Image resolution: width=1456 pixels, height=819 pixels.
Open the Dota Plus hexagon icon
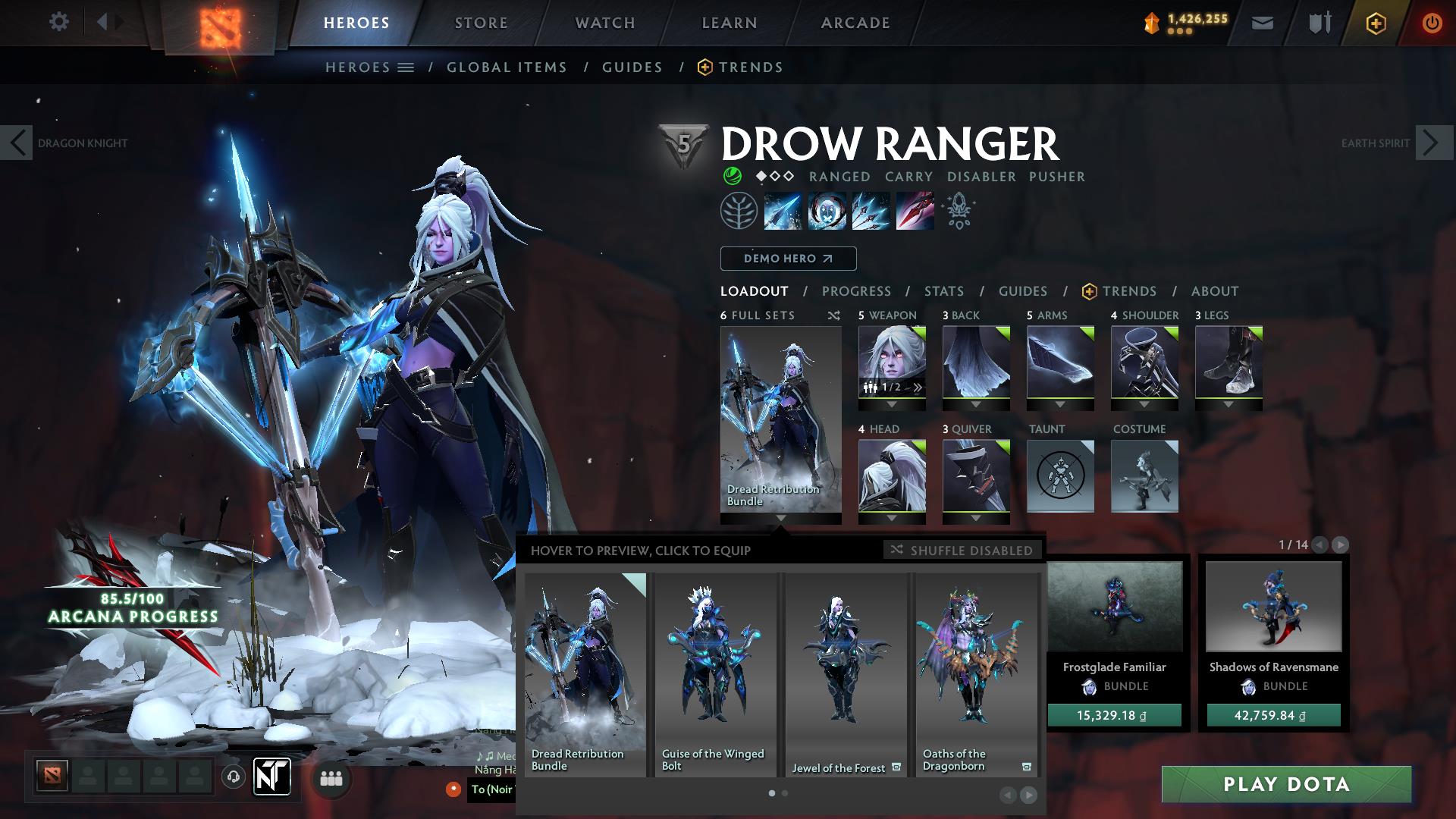(x=1376, y=23)
